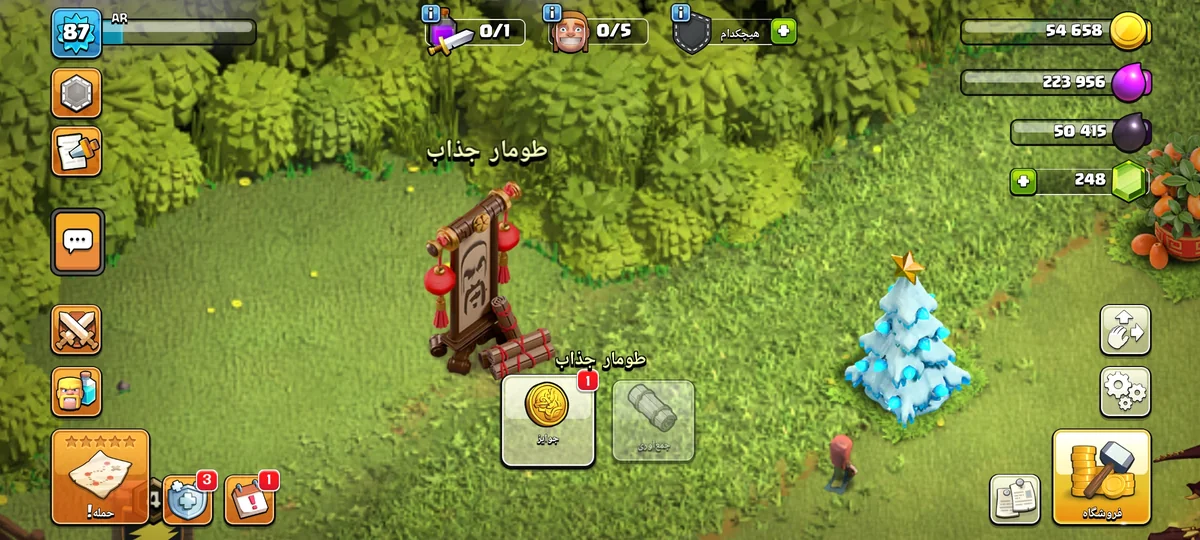Open the attack map button
Viewport: 1200px width, 540px height.
coord(100,477)
